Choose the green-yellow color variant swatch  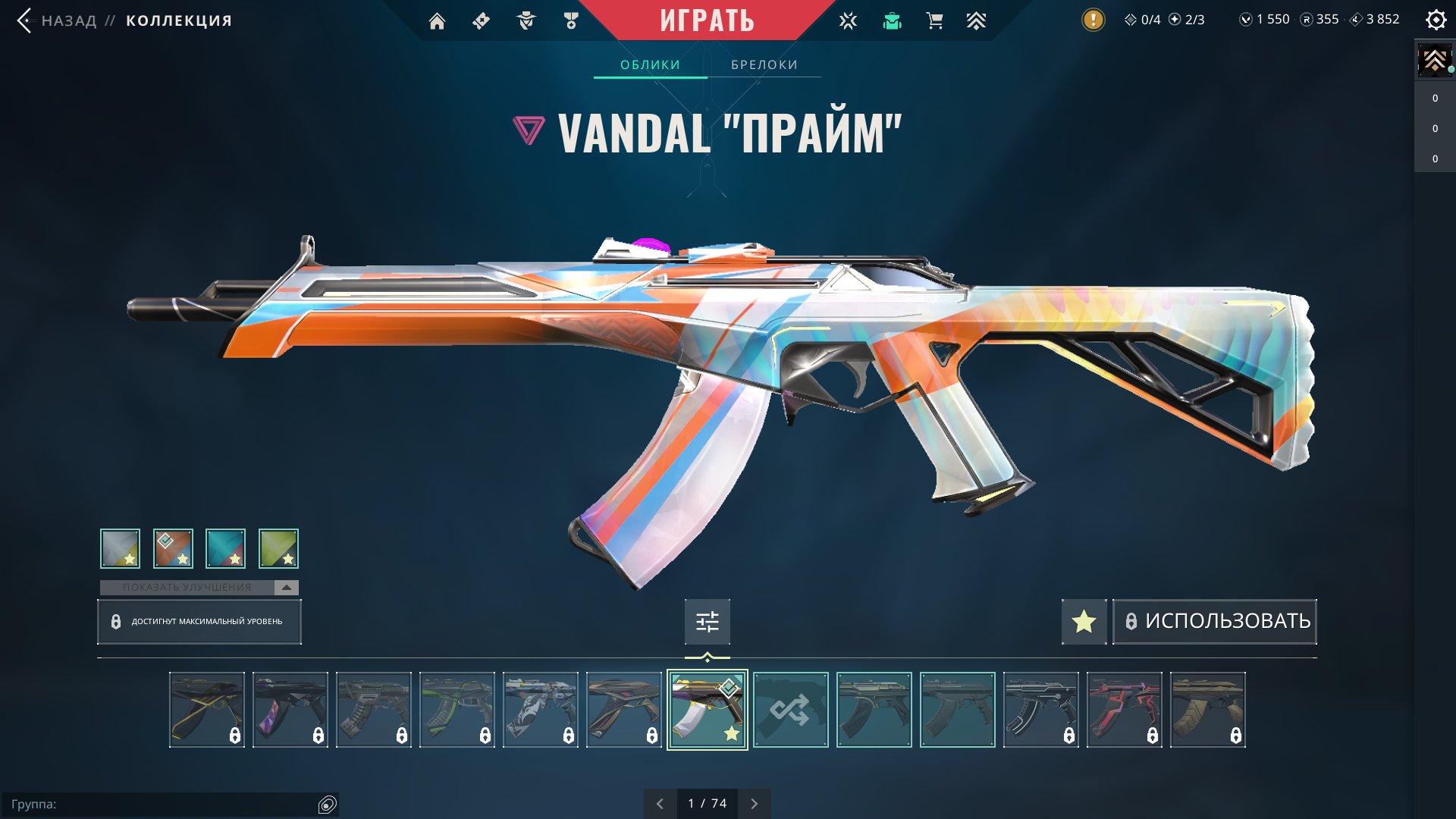pos(278,548)
